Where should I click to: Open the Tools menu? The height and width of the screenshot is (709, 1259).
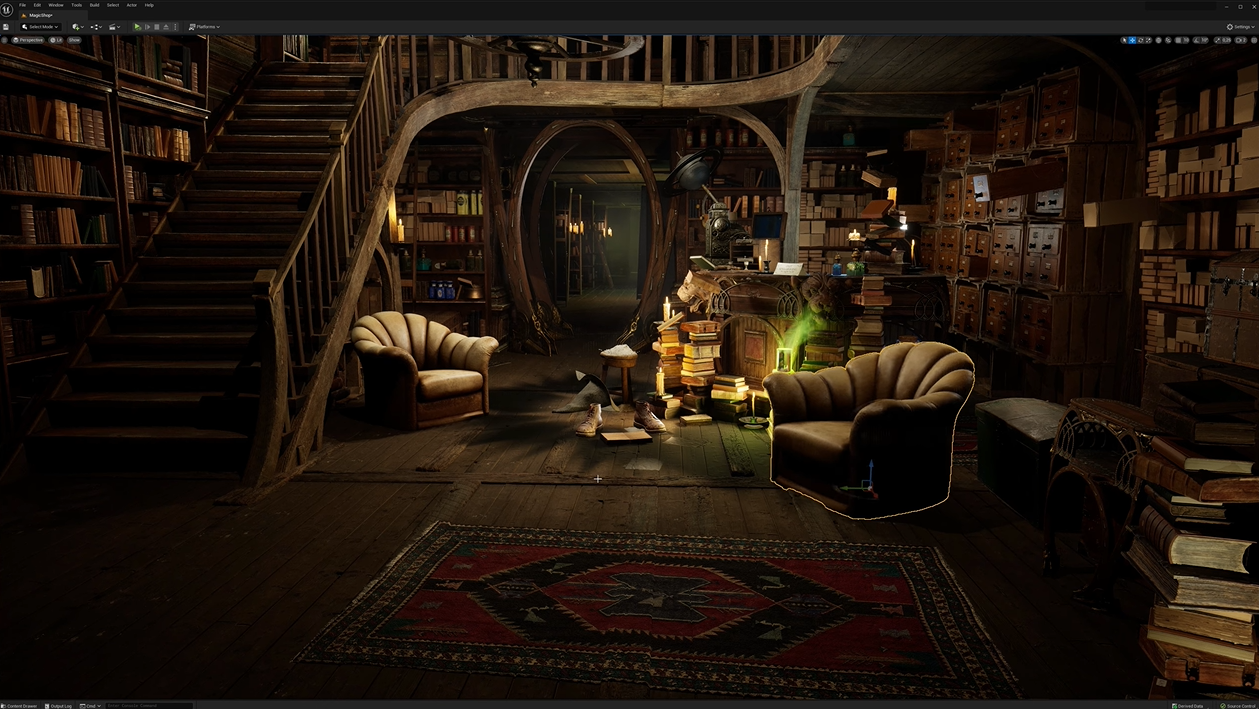(x=76, y=5)
